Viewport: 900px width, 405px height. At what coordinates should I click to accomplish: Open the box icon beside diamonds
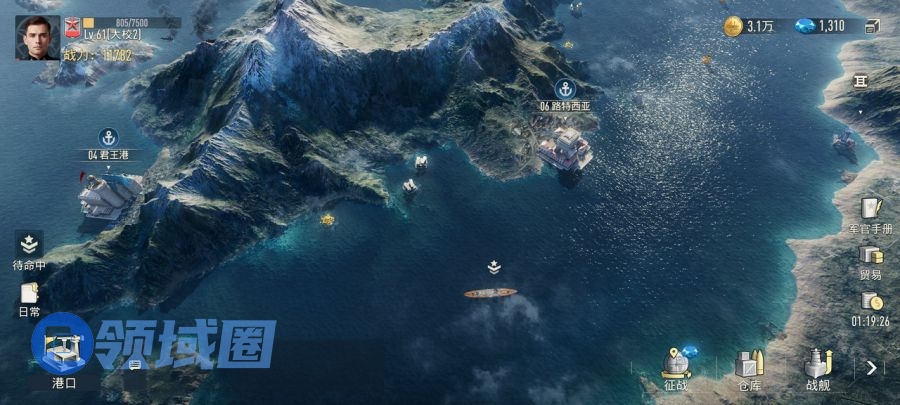click(x=871, y=26)
